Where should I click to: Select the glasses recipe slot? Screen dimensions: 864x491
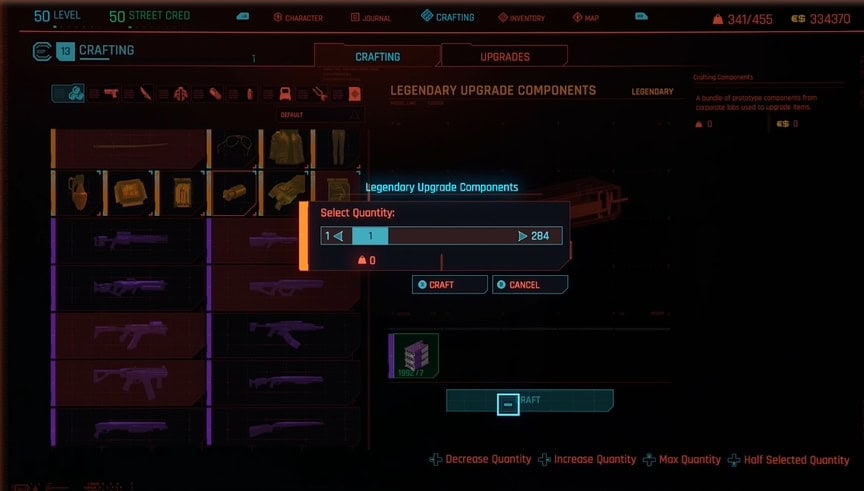point(235,148)
